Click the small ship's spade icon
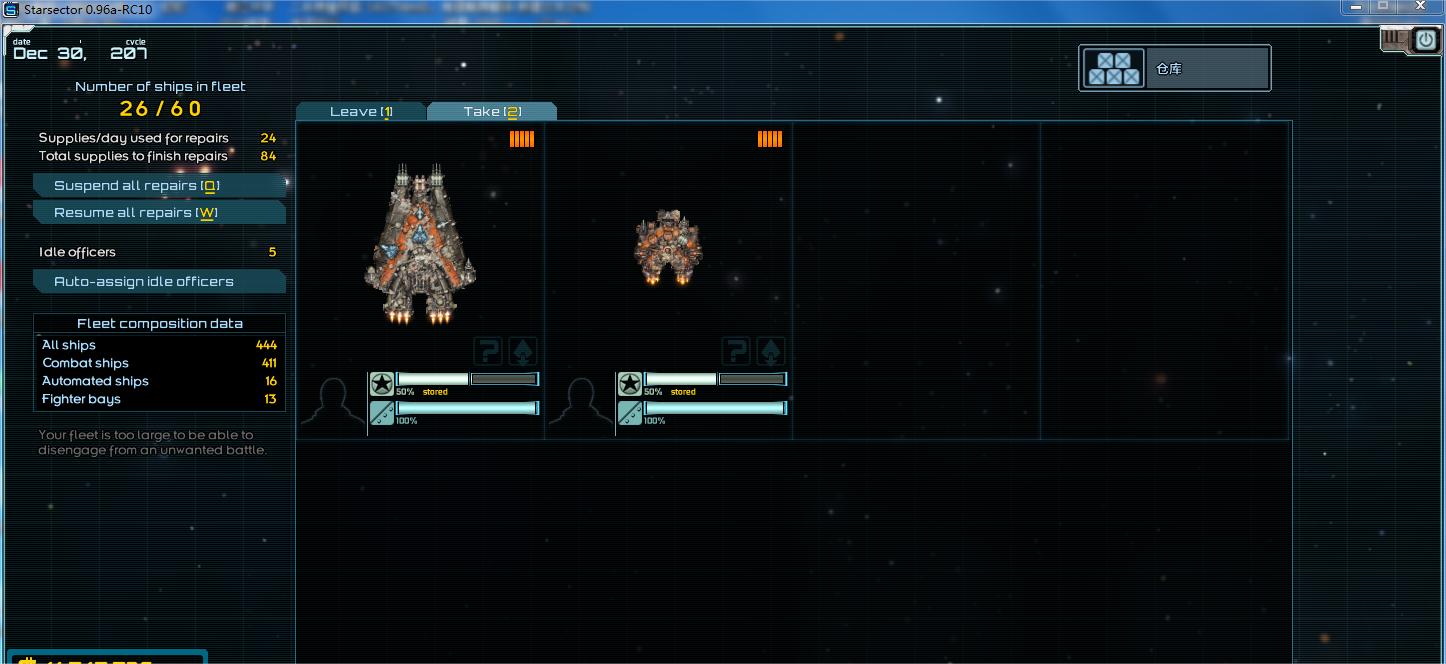 (772, 351)
